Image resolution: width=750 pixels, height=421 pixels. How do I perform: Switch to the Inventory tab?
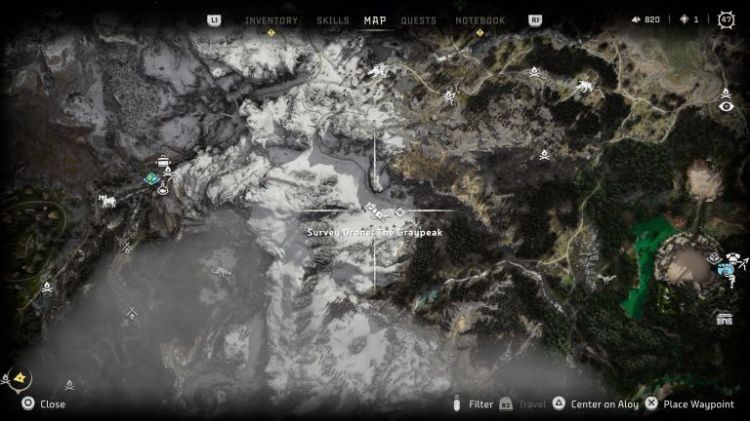pyautogui.click(x=272, y=20)
